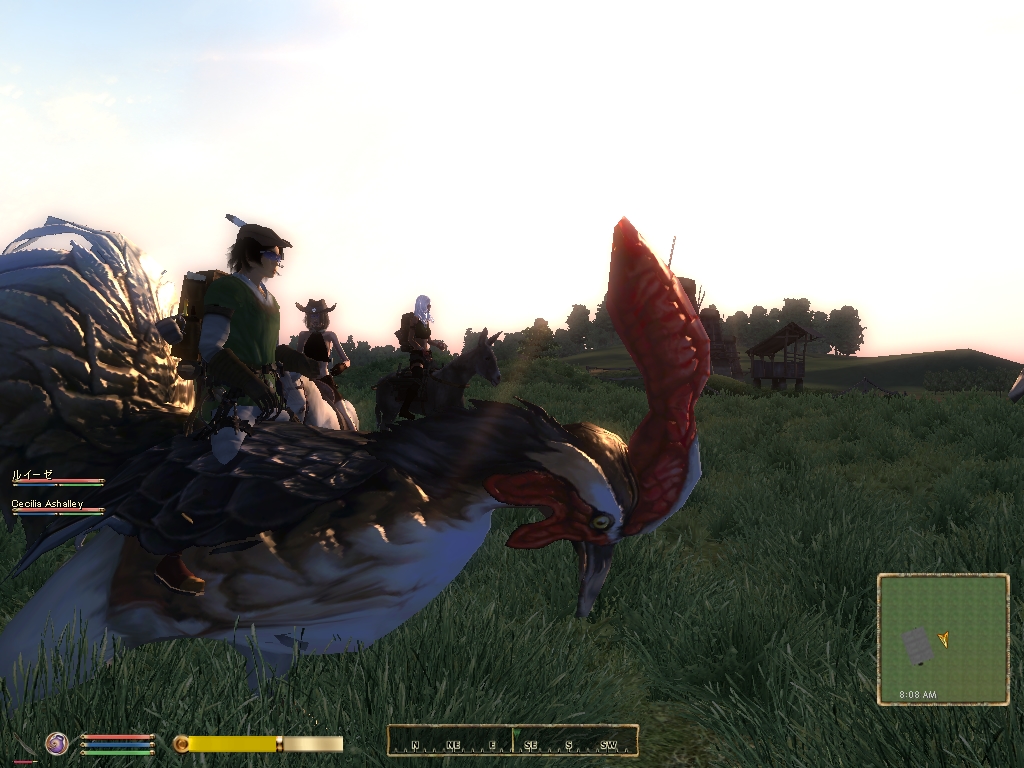Select the Cecilia Ashalley companion entry
This screenshot has width=1024, height=768.
click(x=47, y=504)
